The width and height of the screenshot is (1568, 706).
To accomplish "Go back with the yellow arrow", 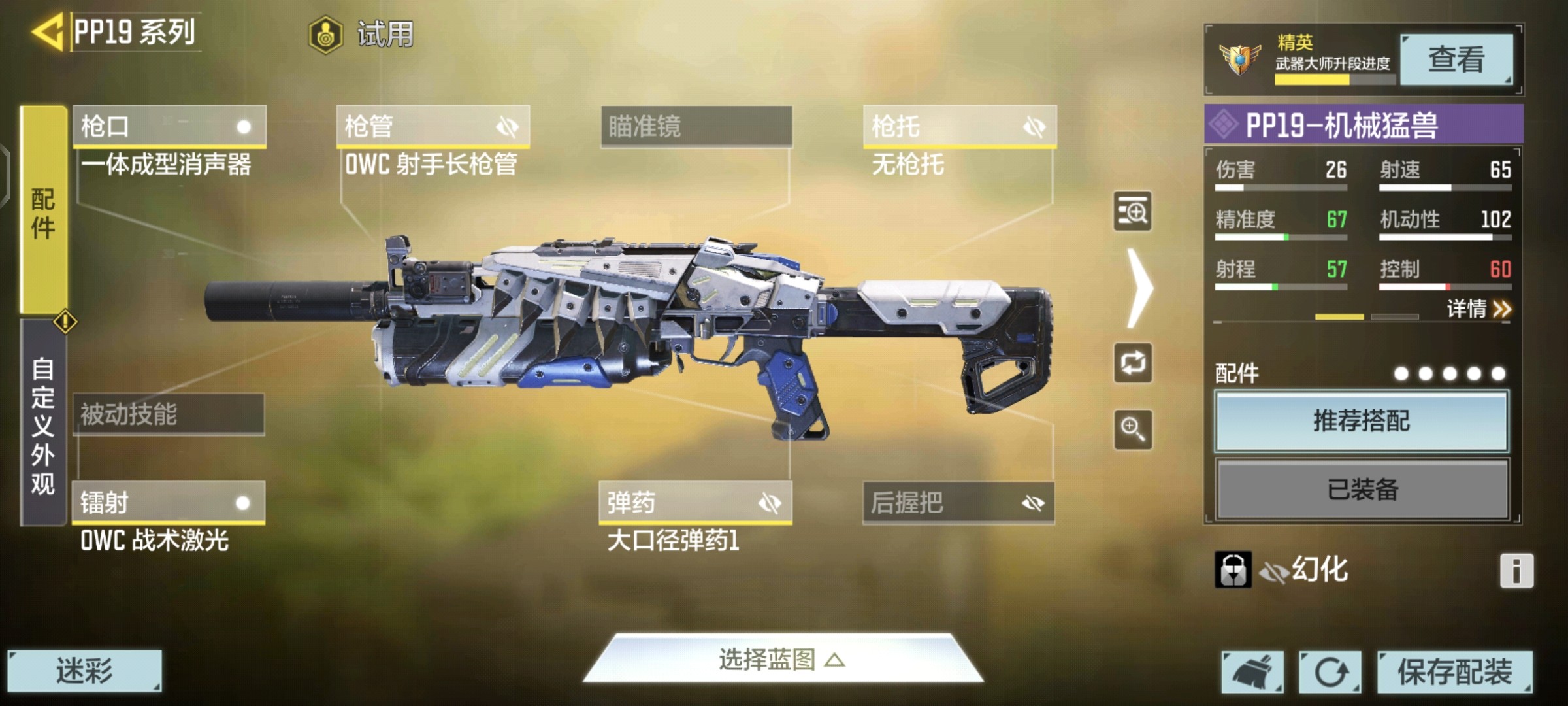I will pyautogui.click(x=47, y=31).
